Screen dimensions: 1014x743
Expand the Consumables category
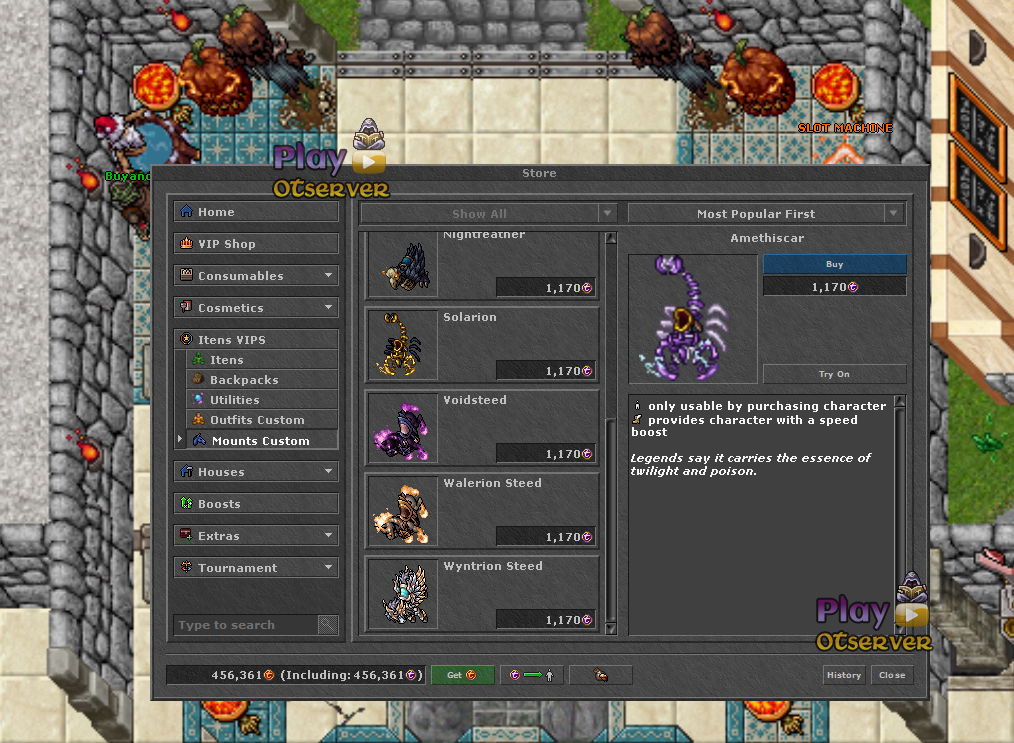[256, 276]
